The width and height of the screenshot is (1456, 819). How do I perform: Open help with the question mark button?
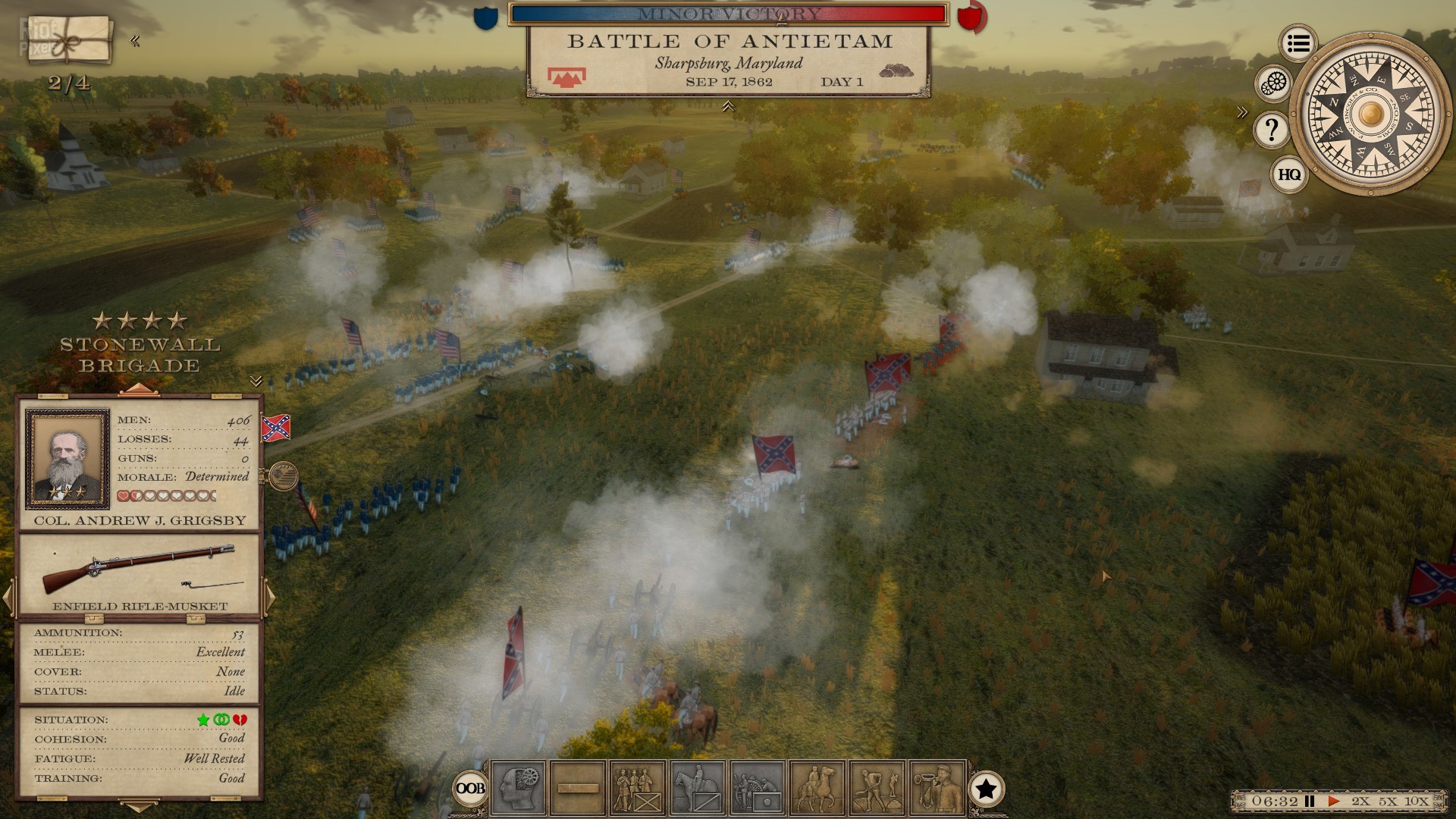tap(1272, 130)
